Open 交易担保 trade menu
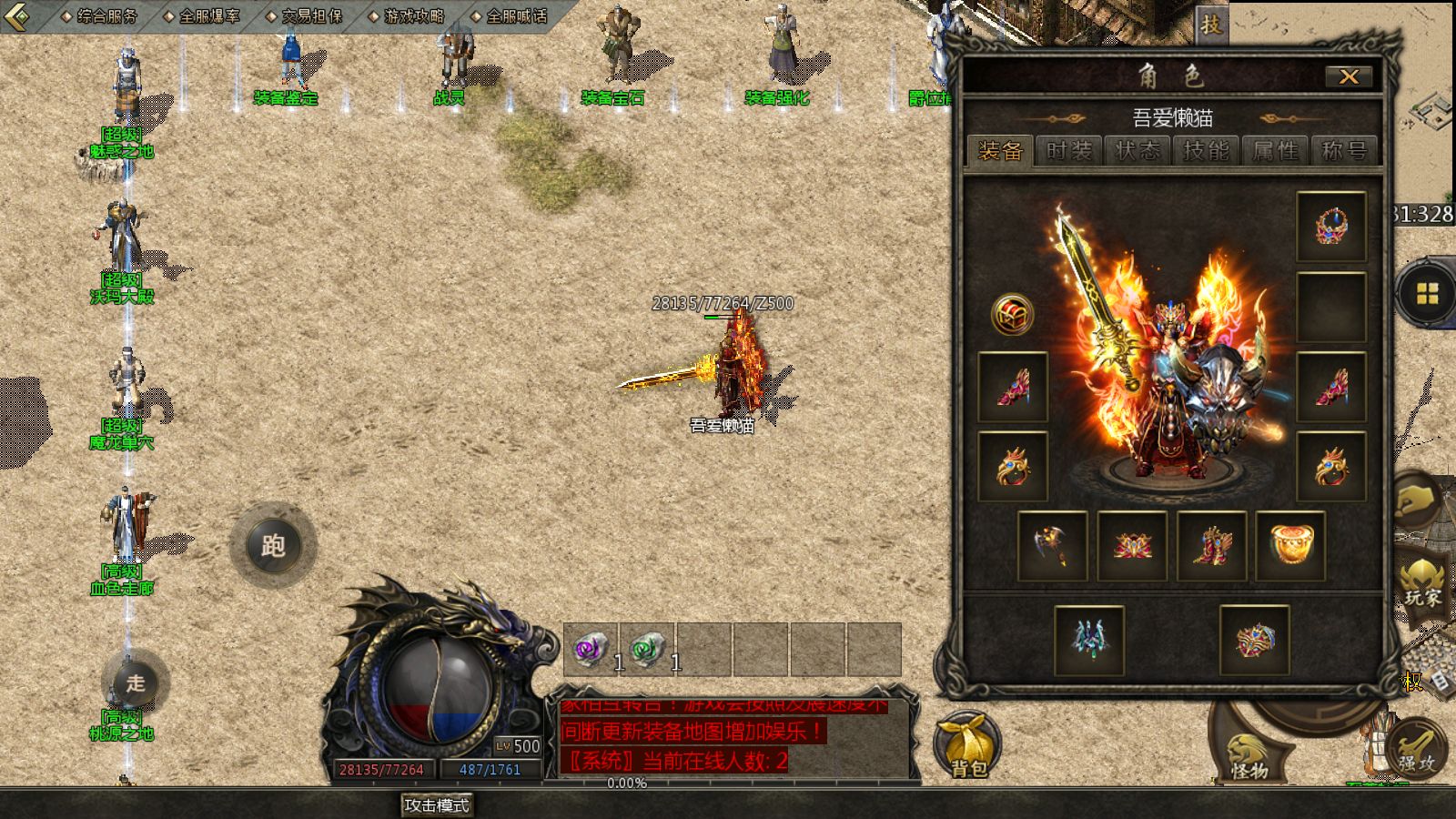The image size is (1456, 819). pyautogui.click(x=305, y=16)
